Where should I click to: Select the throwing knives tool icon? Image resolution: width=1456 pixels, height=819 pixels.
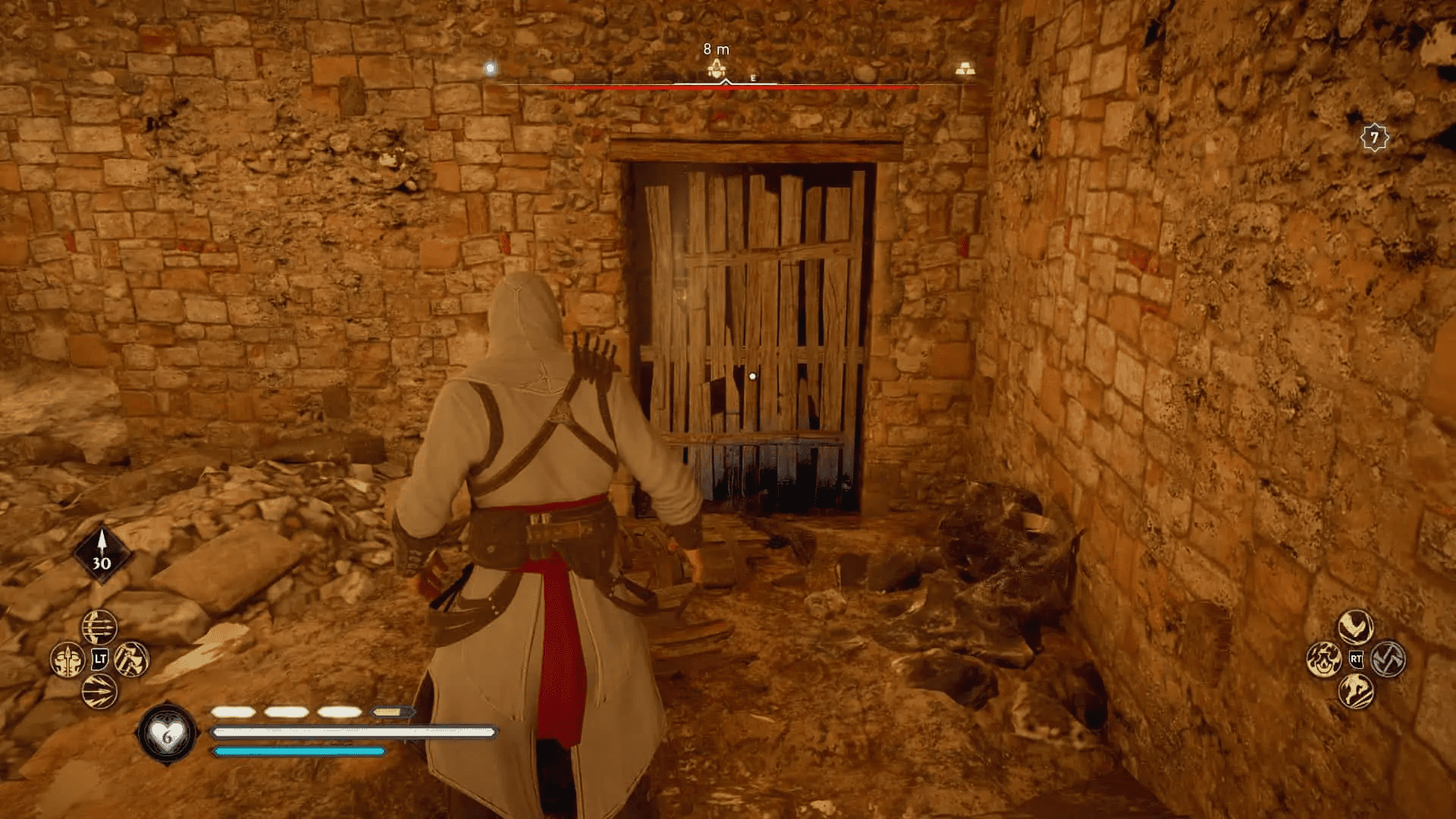coord(100,626)
